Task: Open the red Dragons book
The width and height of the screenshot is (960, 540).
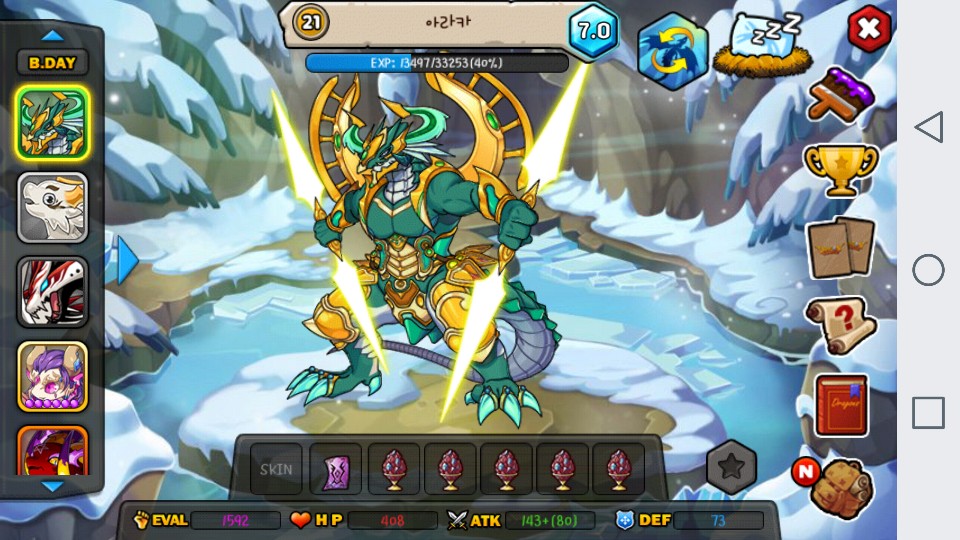Action: 840,405
